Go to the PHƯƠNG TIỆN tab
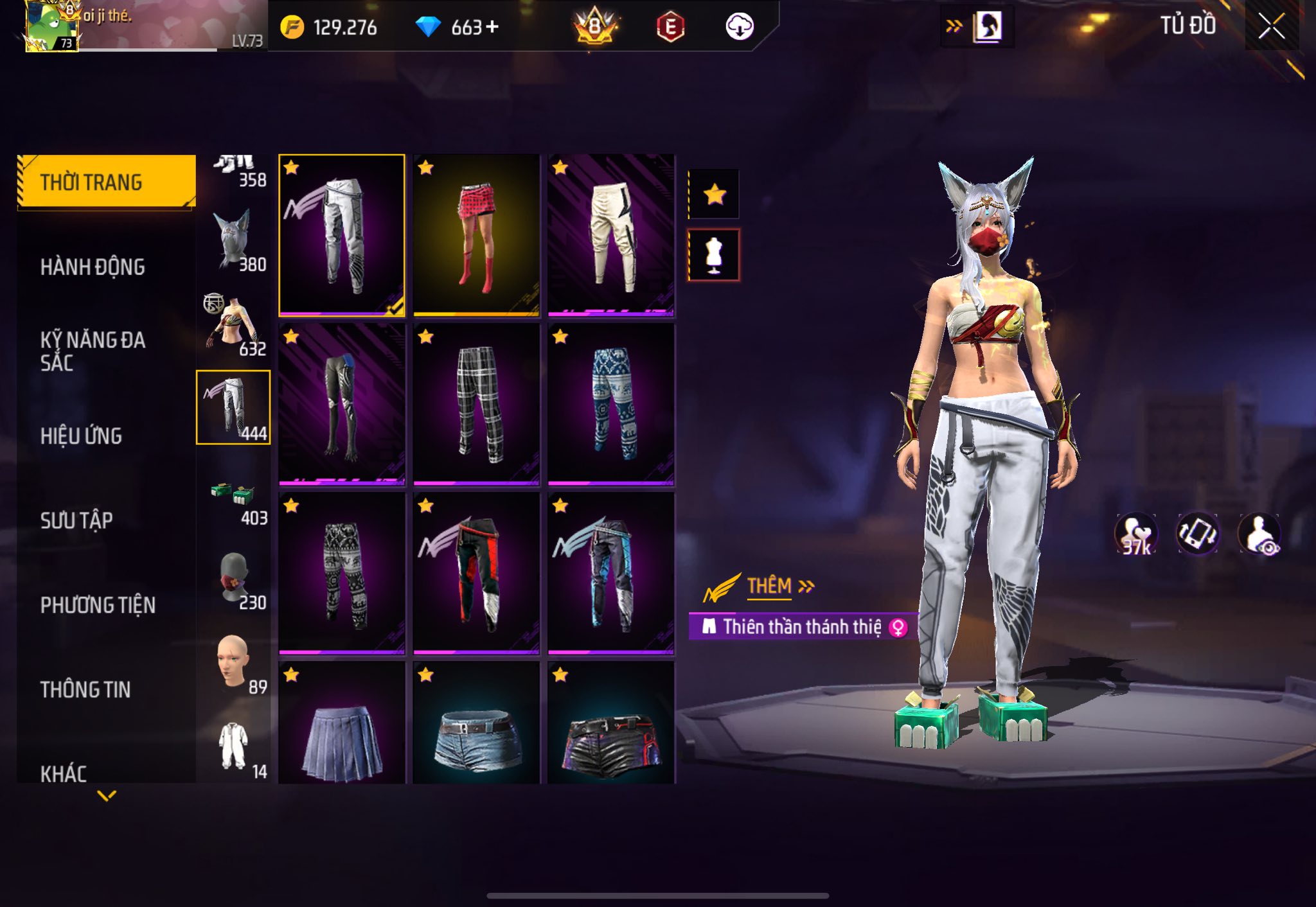Viewport: 1316px width, 907px height. pos(98,605)
